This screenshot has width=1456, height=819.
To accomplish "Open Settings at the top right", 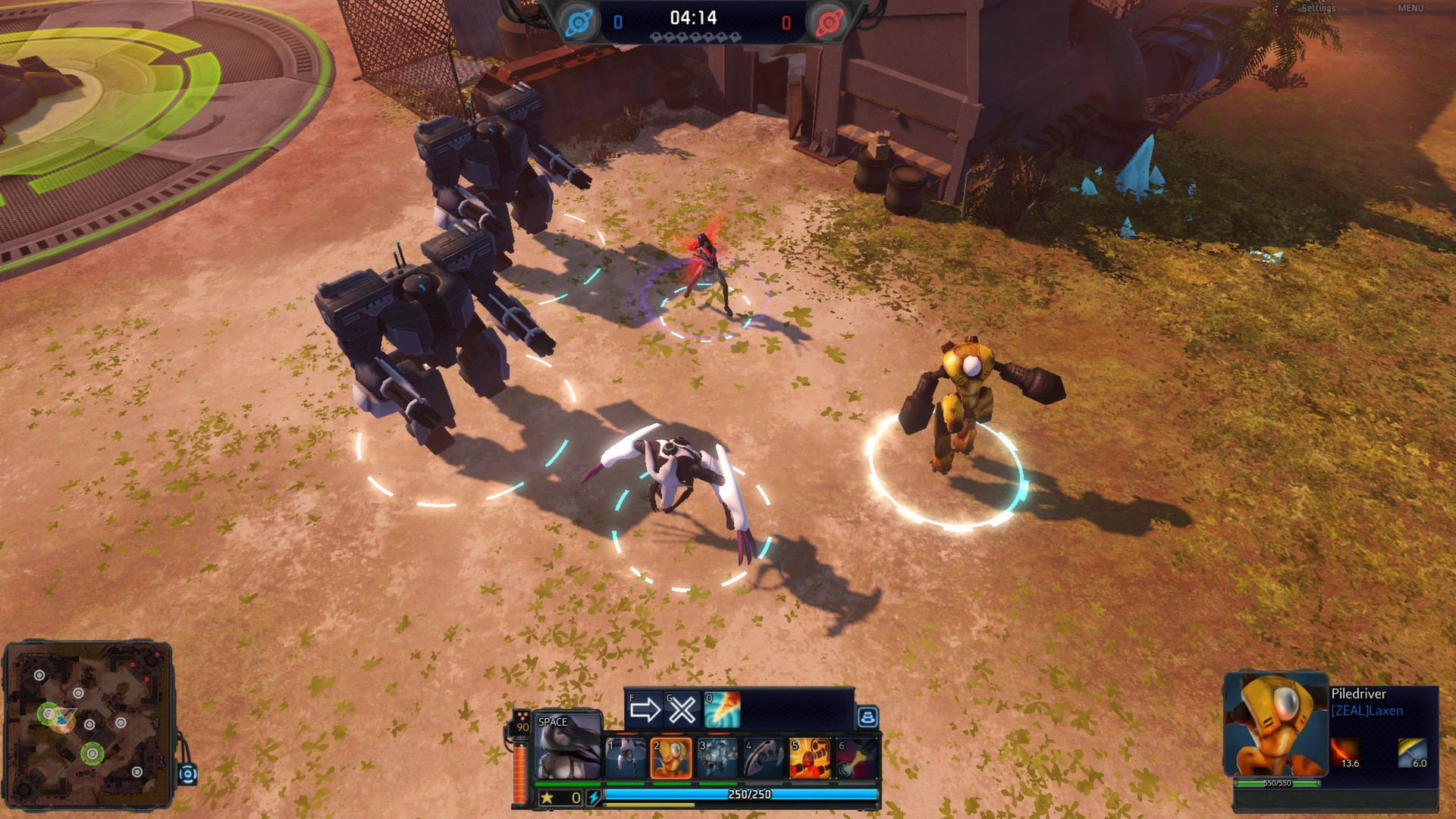I will click(x=1318, y=8).
